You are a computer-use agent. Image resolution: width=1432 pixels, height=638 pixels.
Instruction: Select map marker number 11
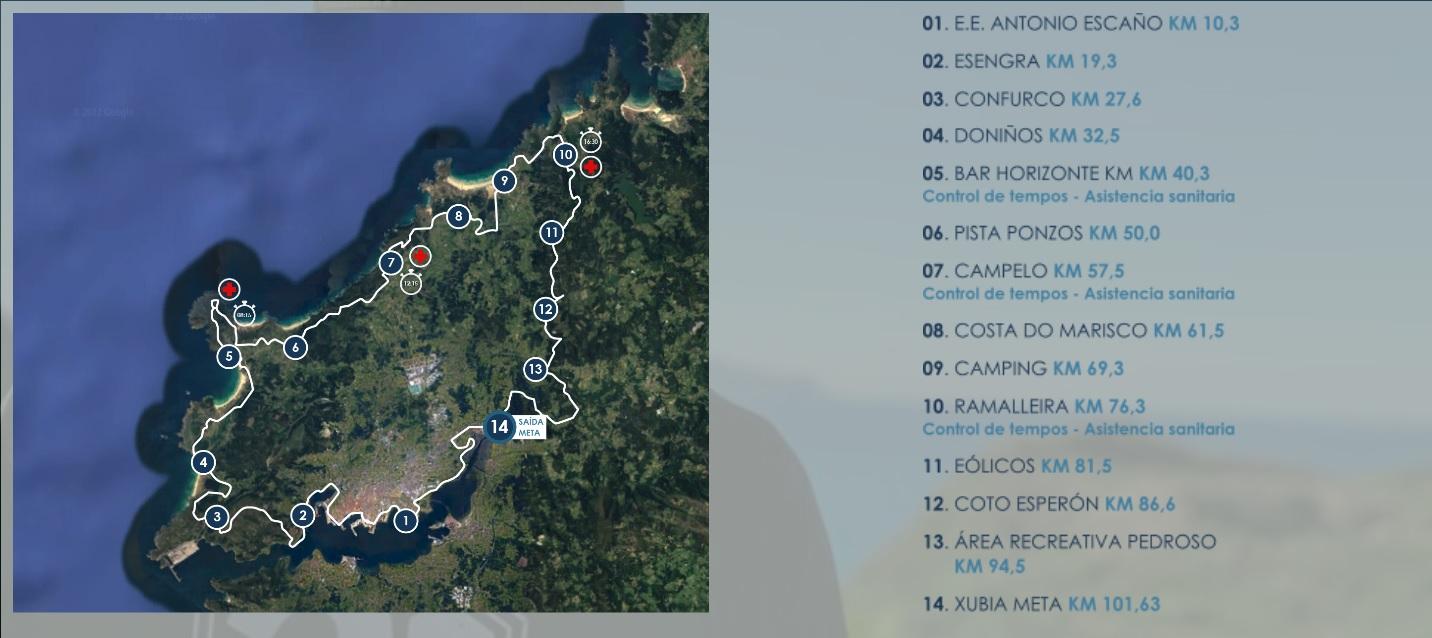tap(551, 232)
